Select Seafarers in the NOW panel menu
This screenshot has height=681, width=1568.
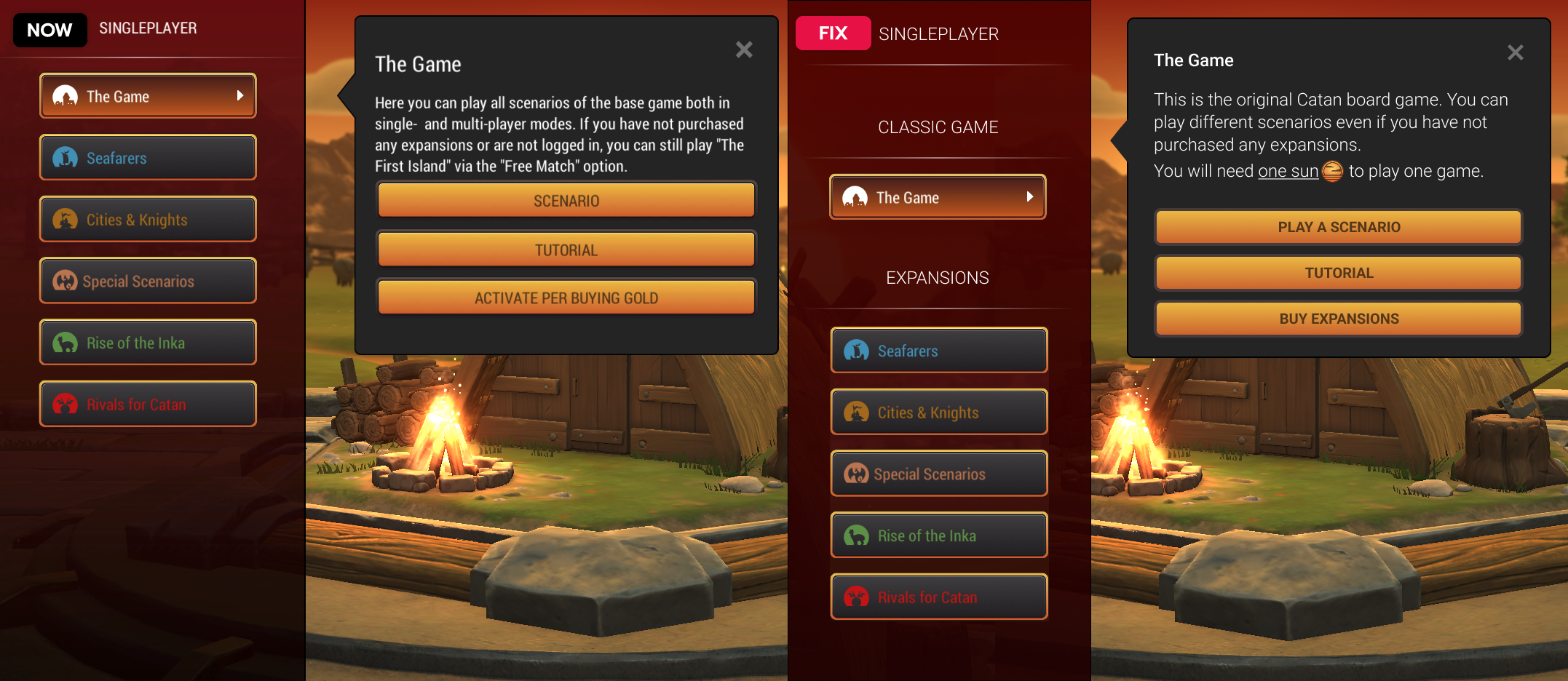(148, 158)
